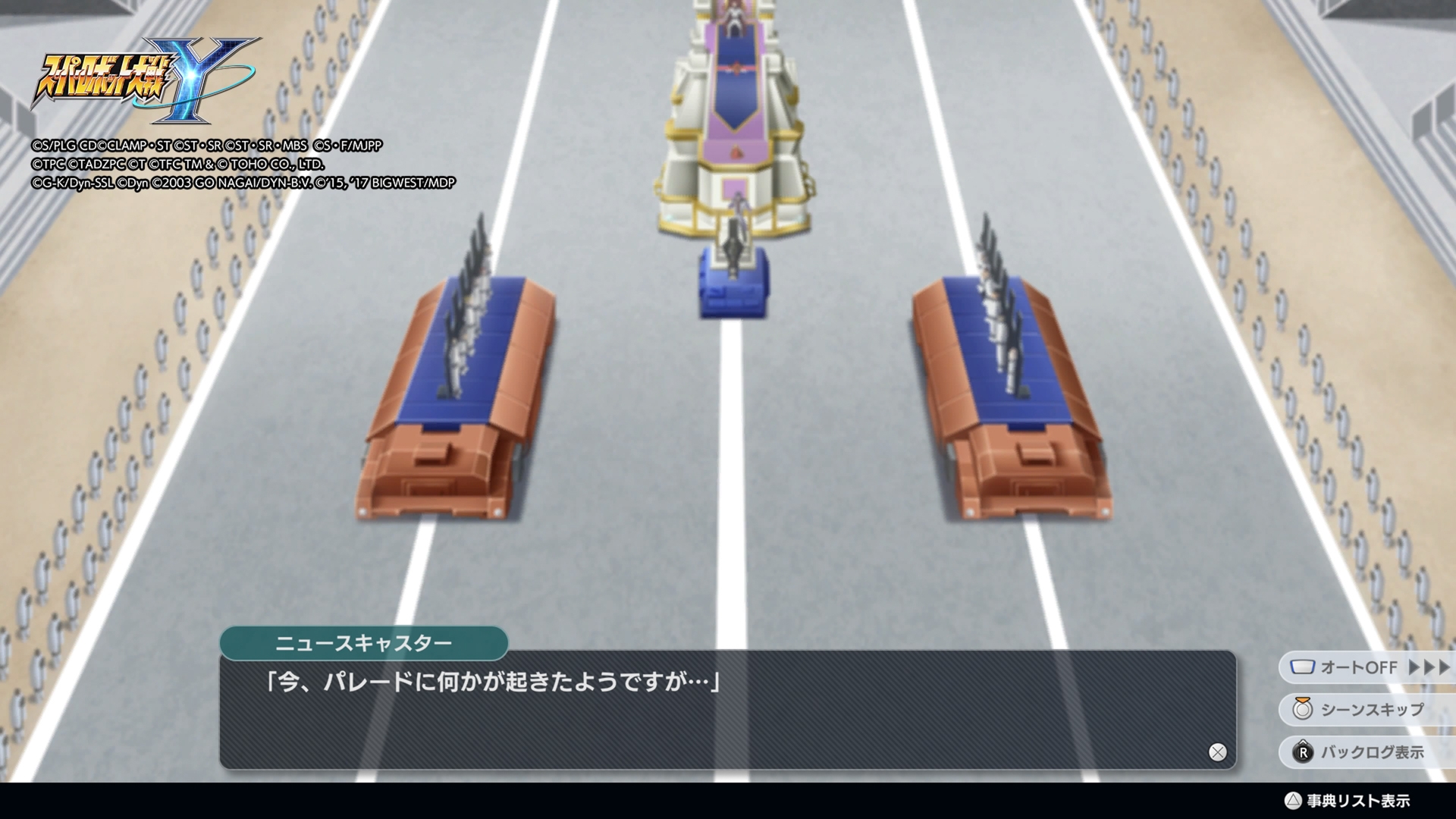Click the first fast-forward arrow near オートOFF
1456x819 pixels.
click(x=1414, y=667)
